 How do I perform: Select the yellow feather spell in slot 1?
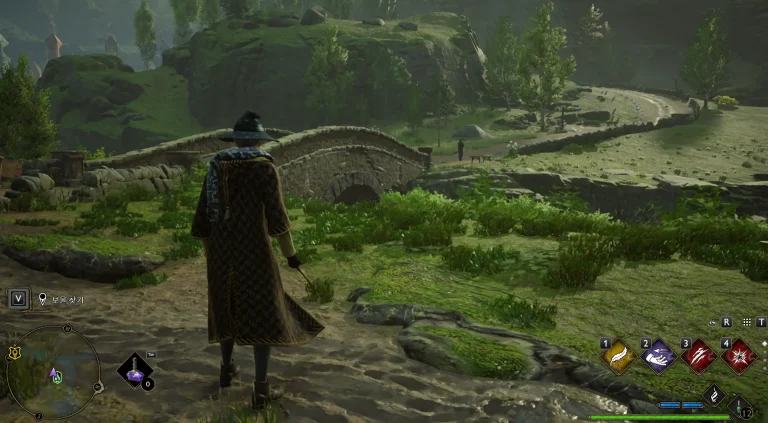click(618, 357)
